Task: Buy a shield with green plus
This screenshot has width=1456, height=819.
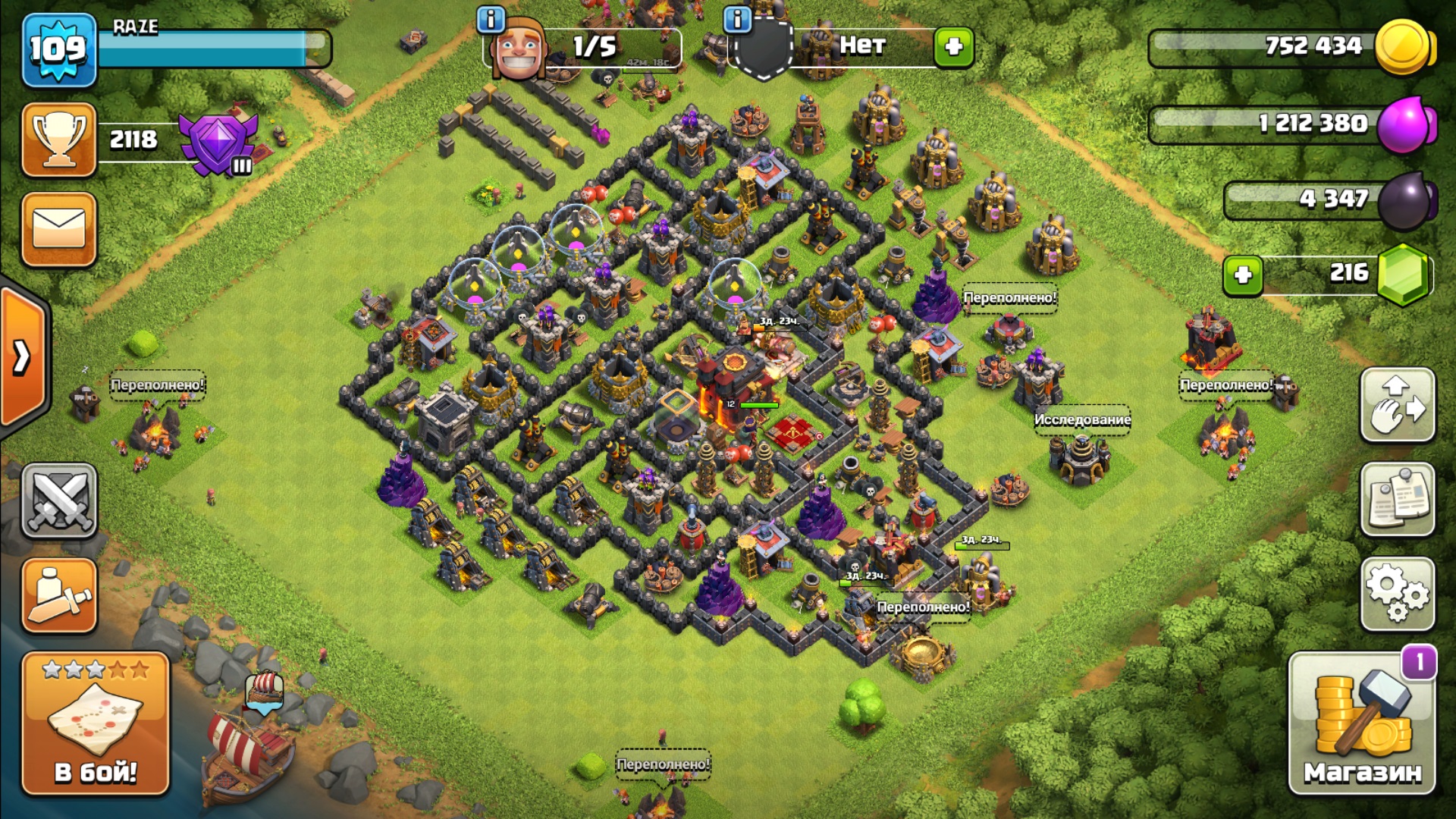Action: click(953, 47)
